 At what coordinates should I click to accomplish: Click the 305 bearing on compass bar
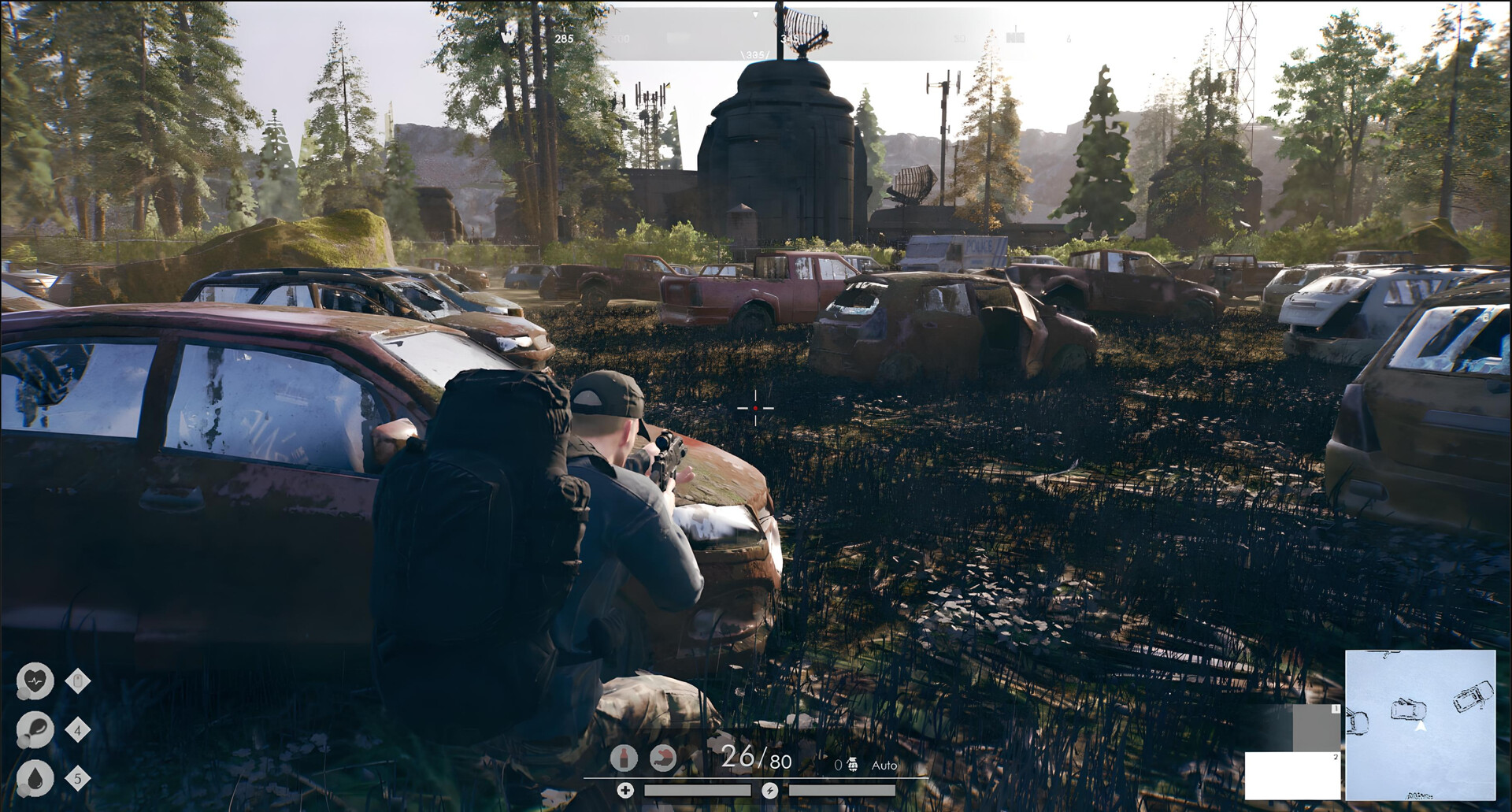click(x=754, y=54)
